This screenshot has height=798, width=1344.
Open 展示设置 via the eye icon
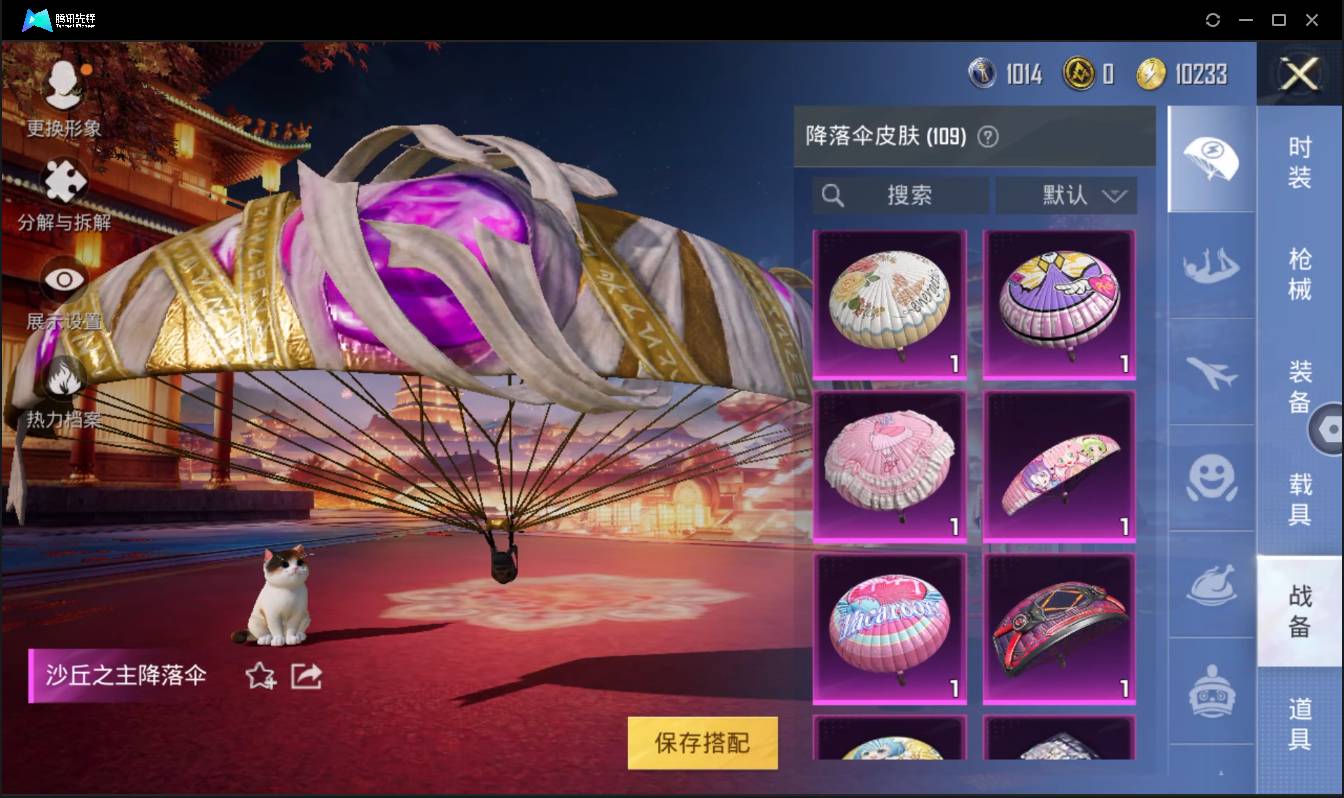point(62,278)
